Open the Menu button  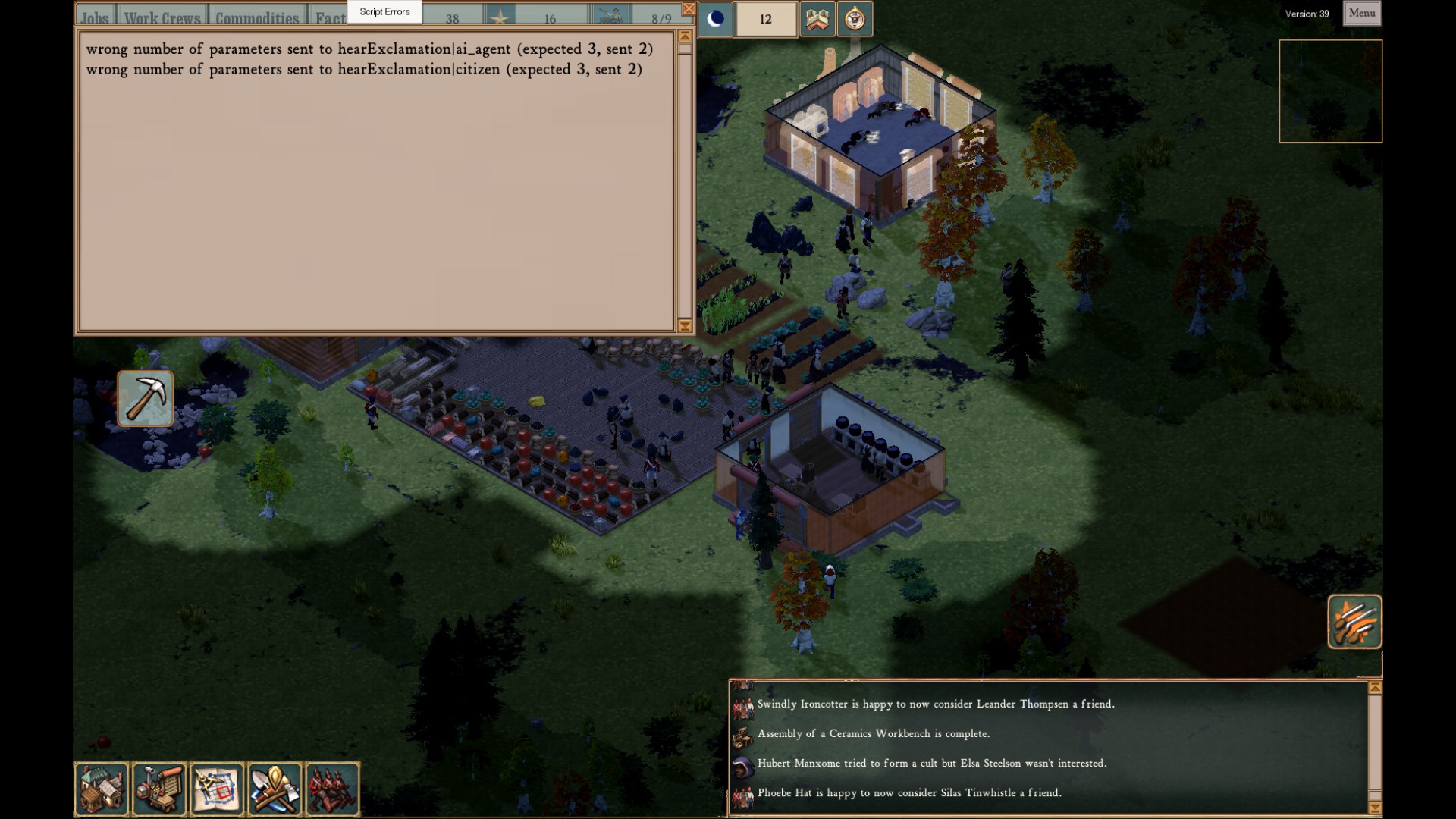pyautogui.click(x=1361, y=13)
